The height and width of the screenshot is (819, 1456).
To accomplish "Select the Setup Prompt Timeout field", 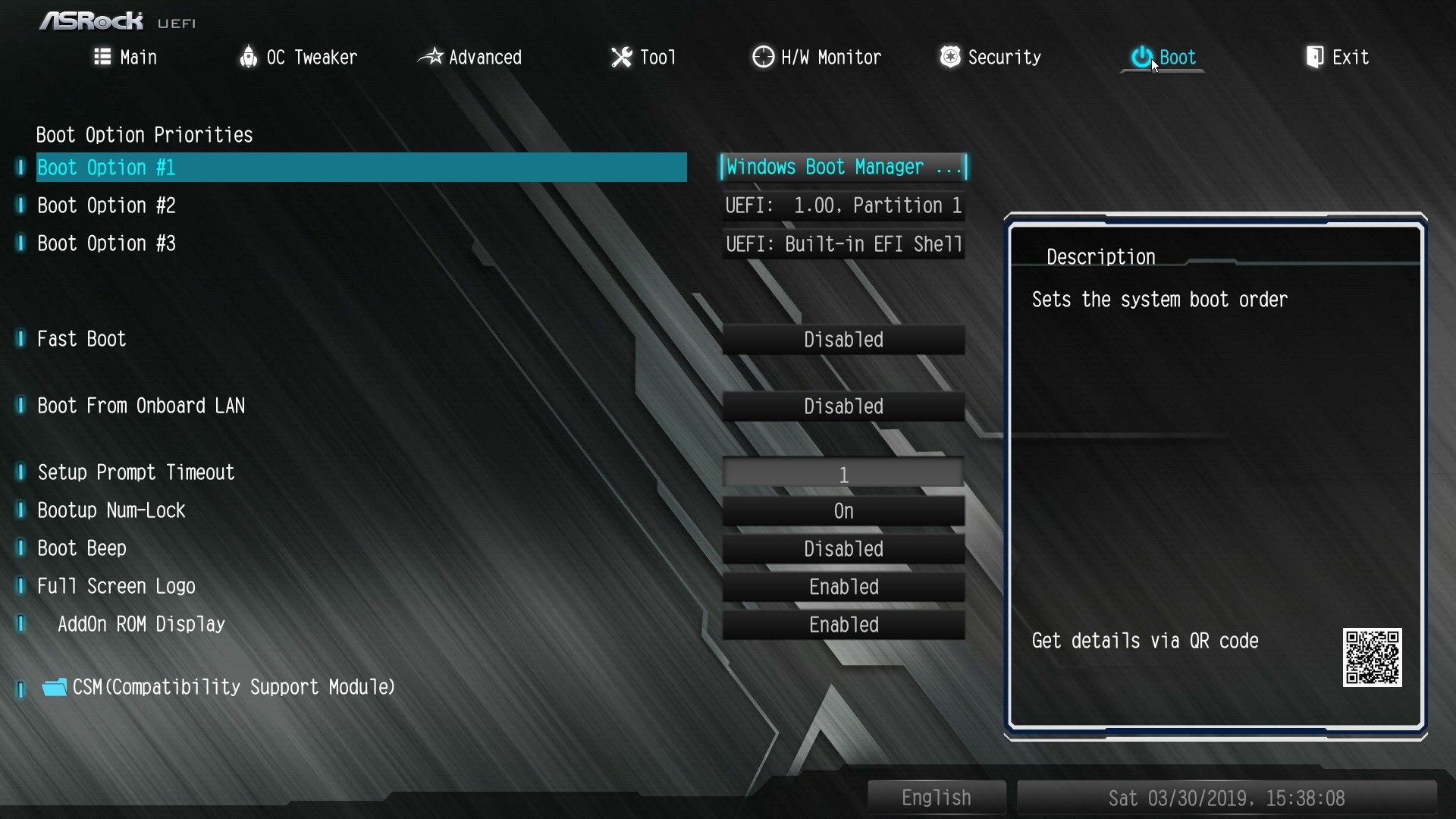I will point(843,473).
